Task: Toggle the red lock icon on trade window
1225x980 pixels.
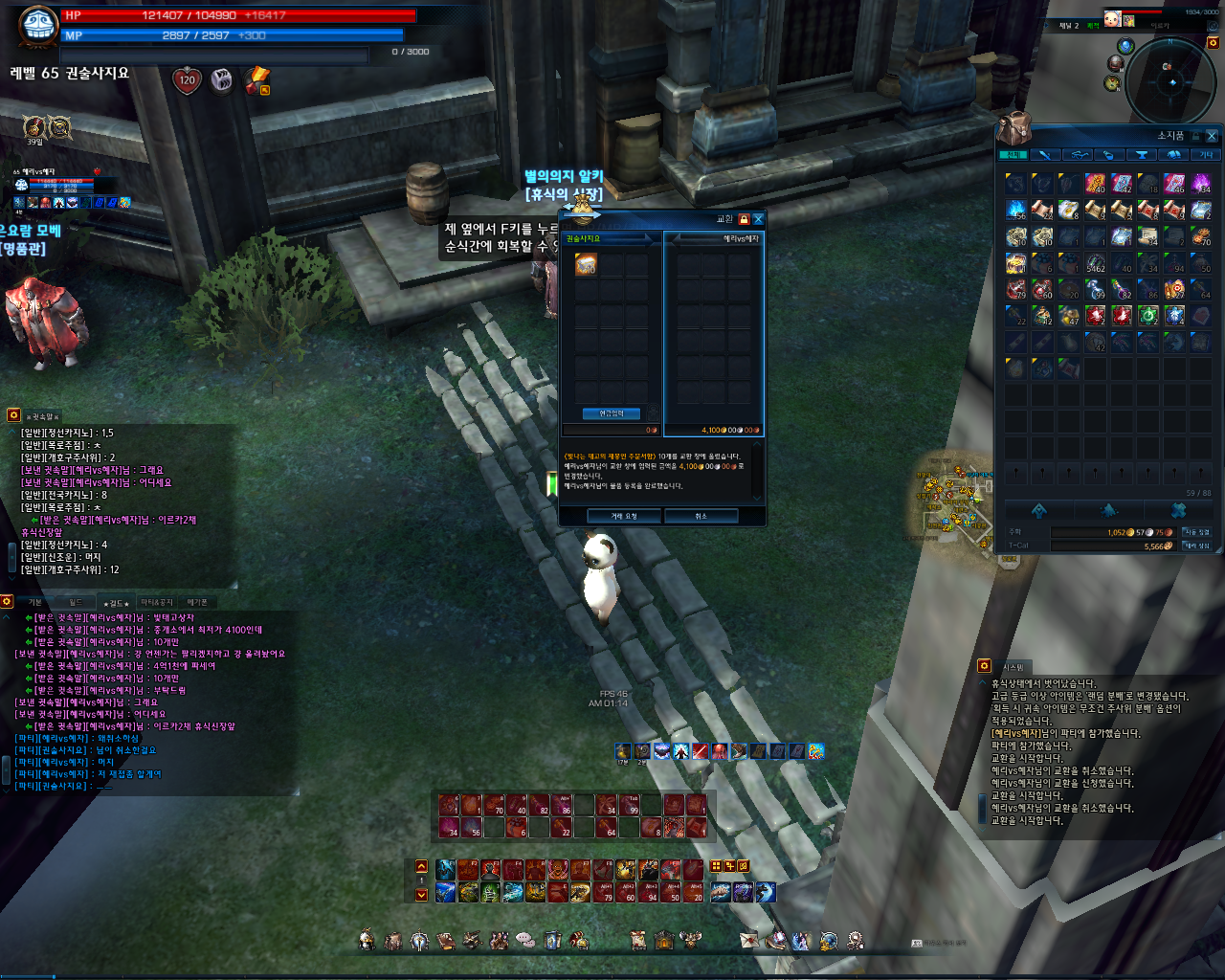Action: [x=744, y=219]
